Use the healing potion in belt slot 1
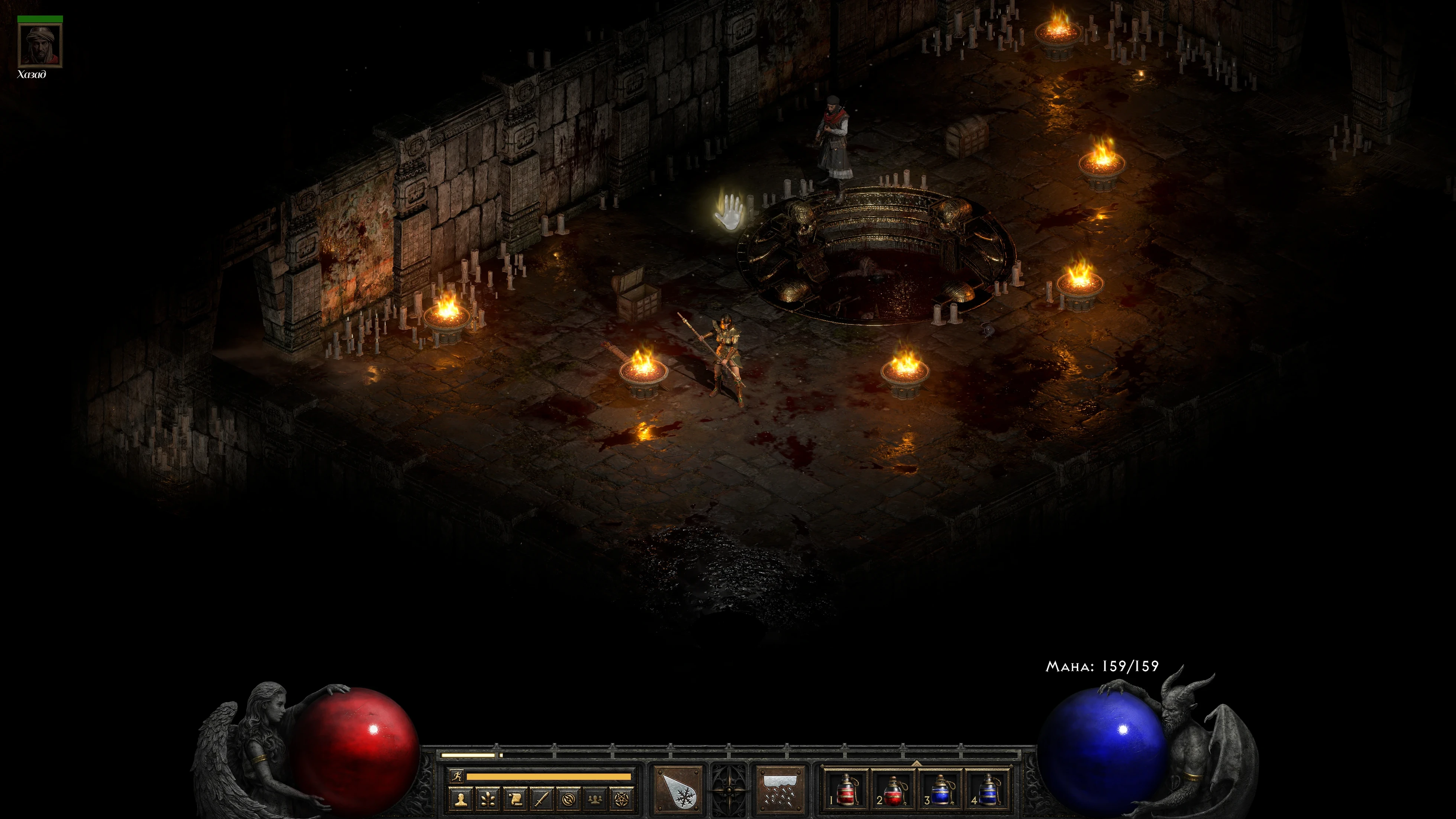 (846, 789)
